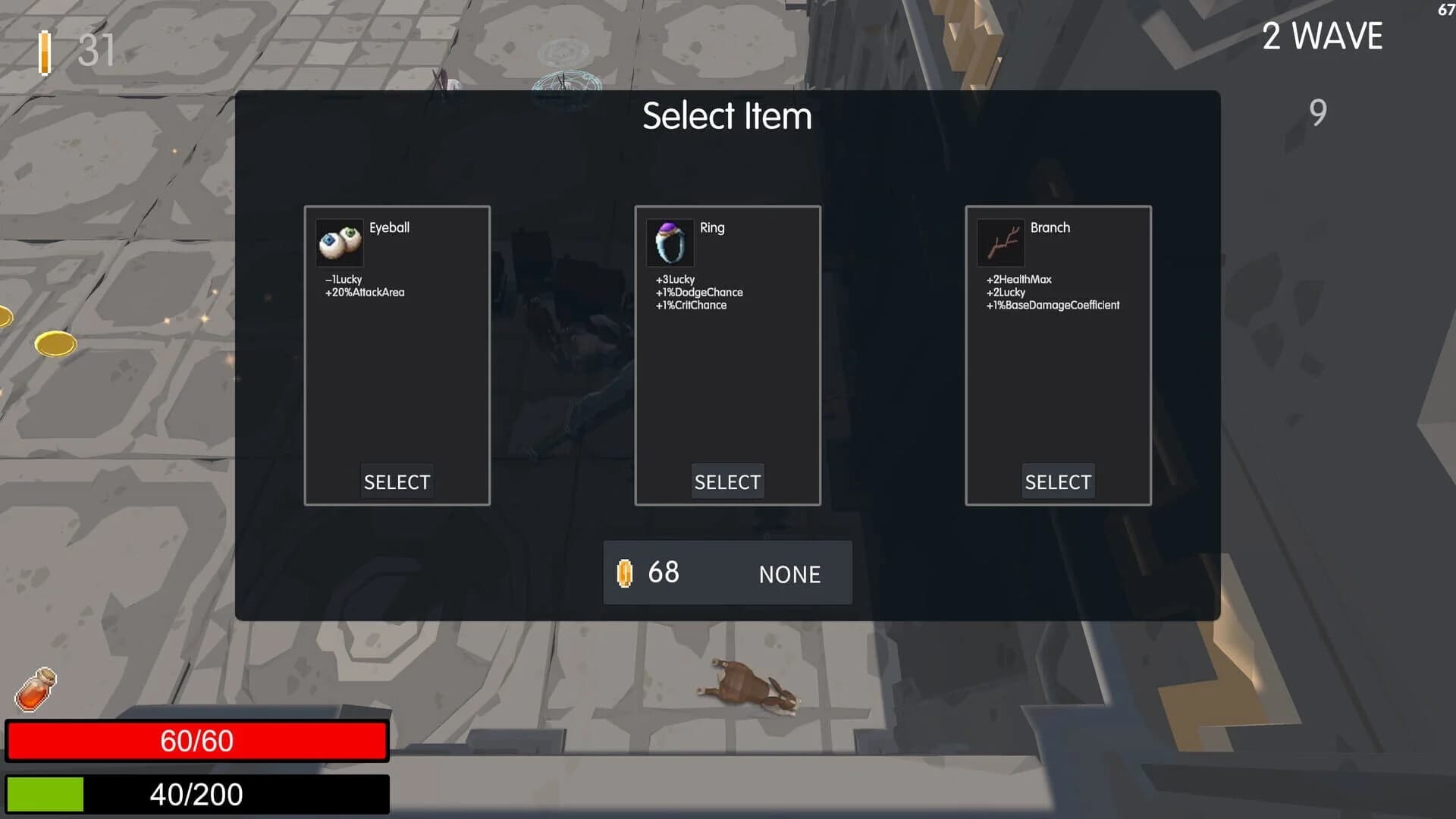Select the Ring item

[x=727, y=482]
